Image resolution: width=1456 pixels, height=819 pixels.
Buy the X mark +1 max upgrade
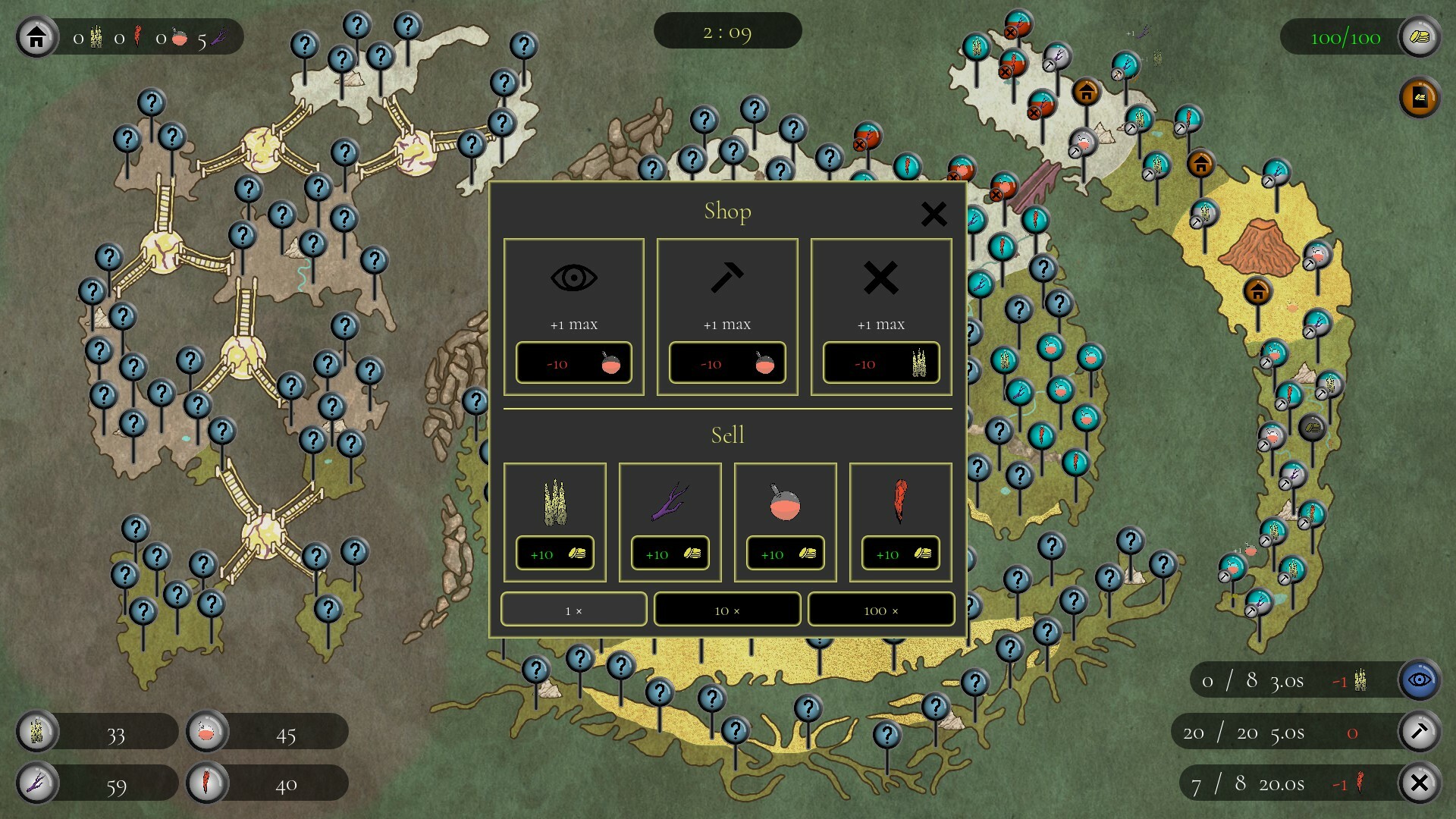click(x=880, y=362)
